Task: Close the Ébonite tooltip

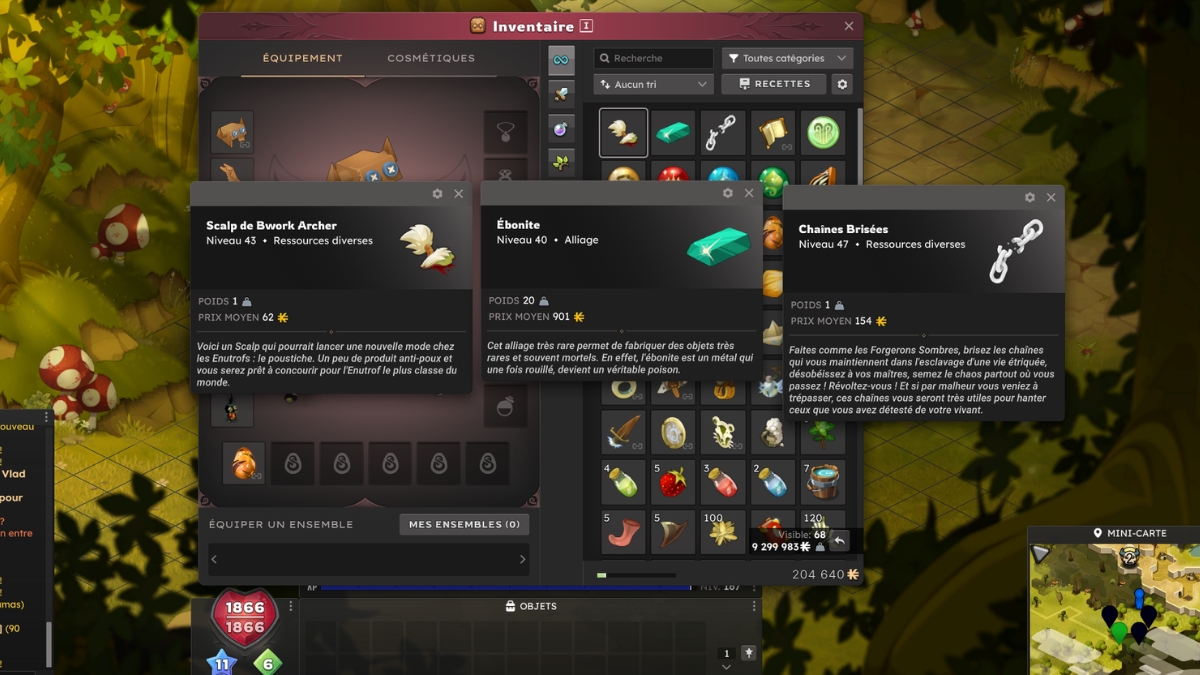Action: [x=749, y=194]
